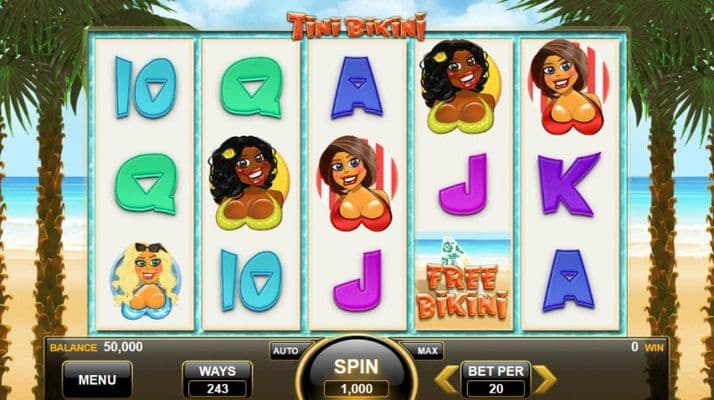Enable AUTO spin mode
The height and width of the screenshot is (400, 714).
tap(285, 351)
